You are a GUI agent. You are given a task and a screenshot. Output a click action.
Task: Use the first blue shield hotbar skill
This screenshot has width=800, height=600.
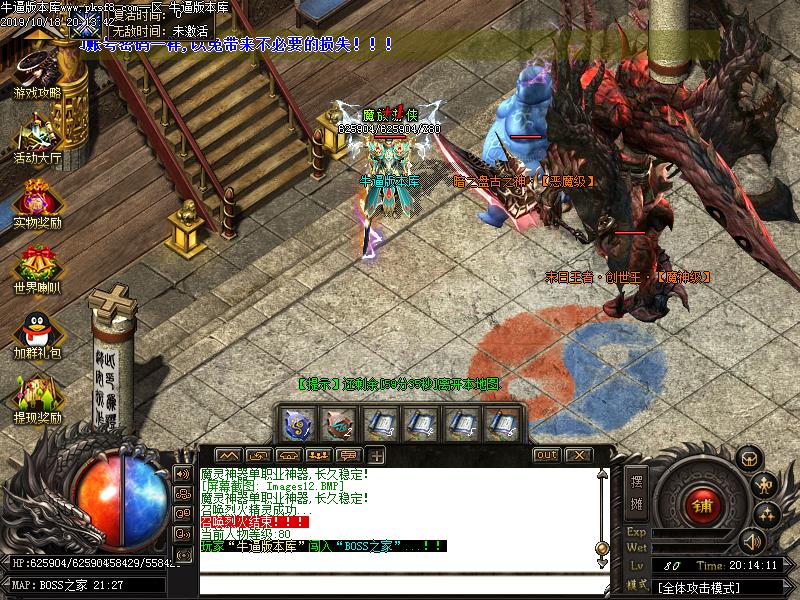[298, 424]
